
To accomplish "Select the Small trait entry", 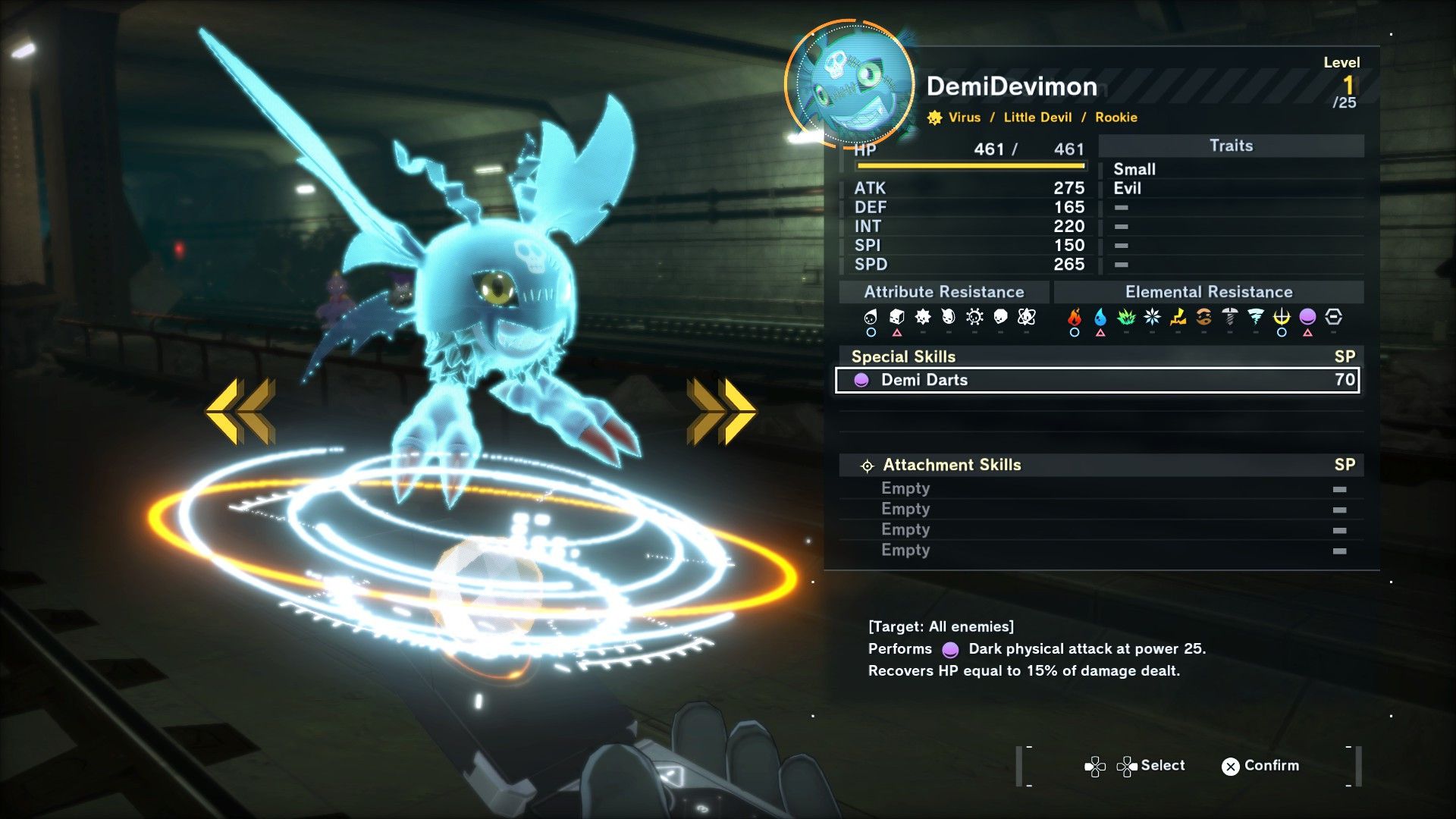I will [1134, 169].
